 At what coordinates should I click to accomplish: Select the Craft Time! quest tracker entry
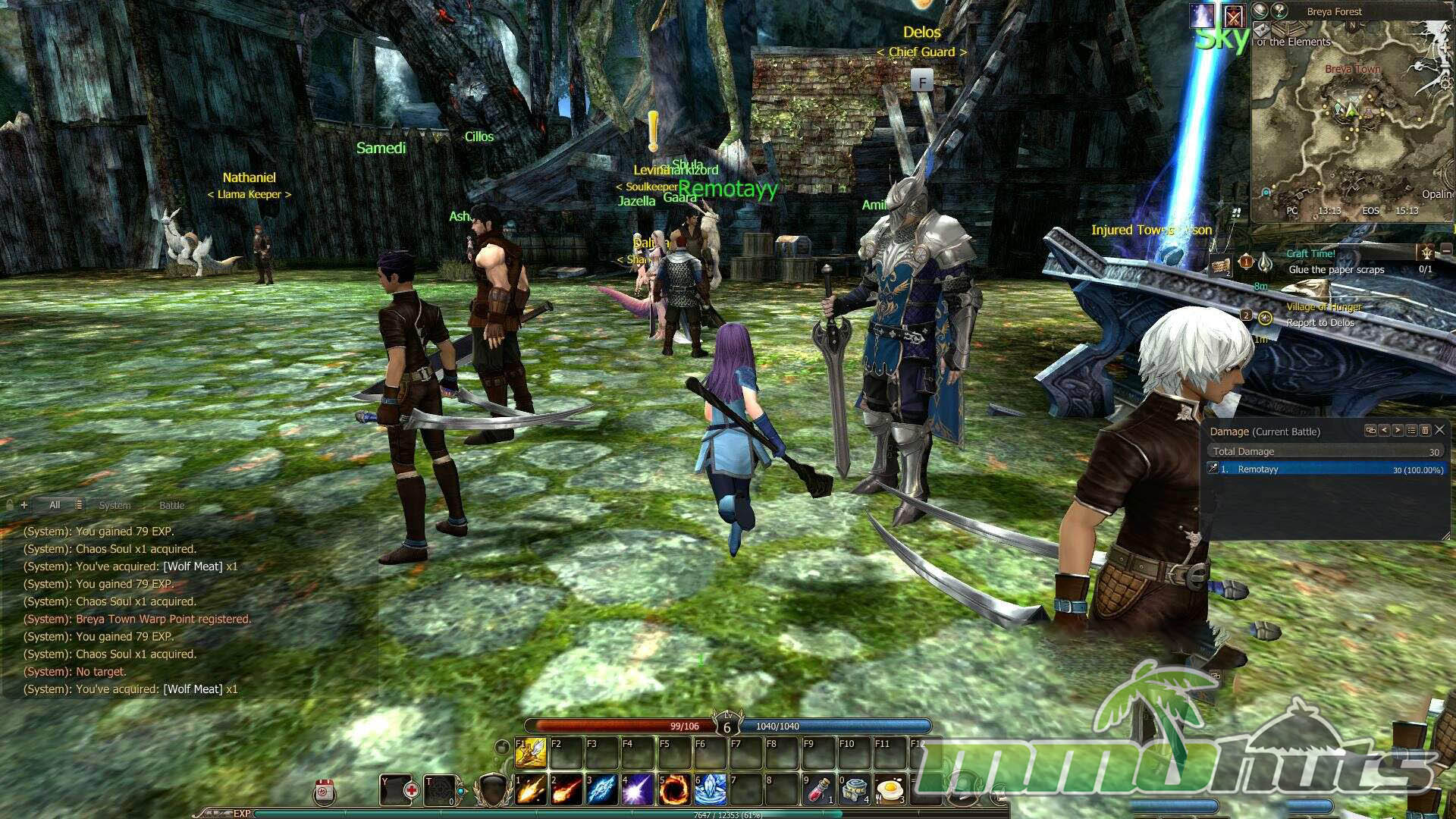pyautogui.click(x=1310, y=254)
